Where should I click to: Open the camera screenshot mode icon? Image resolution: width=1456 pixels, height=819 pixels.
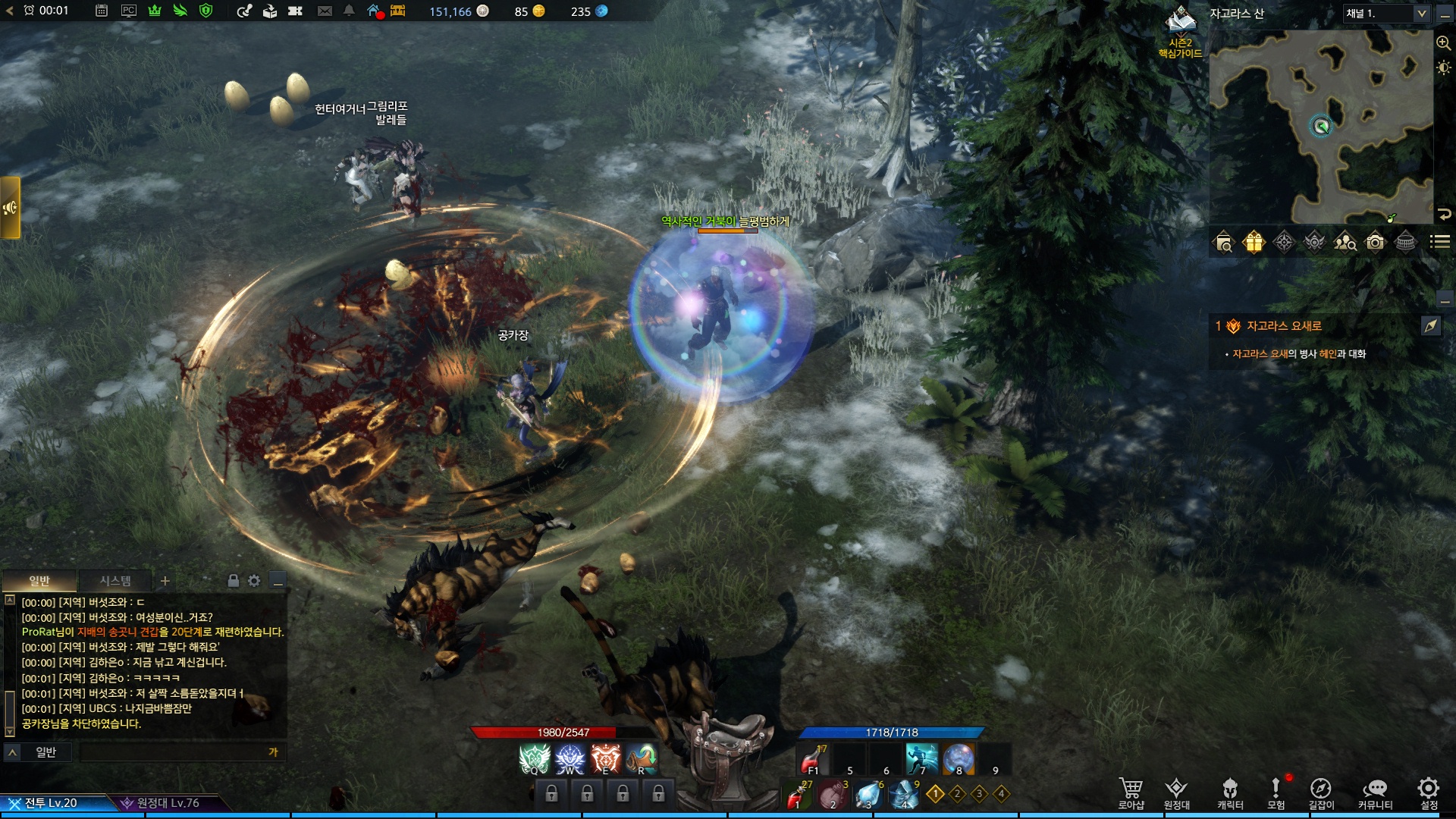click(1375, 242)
